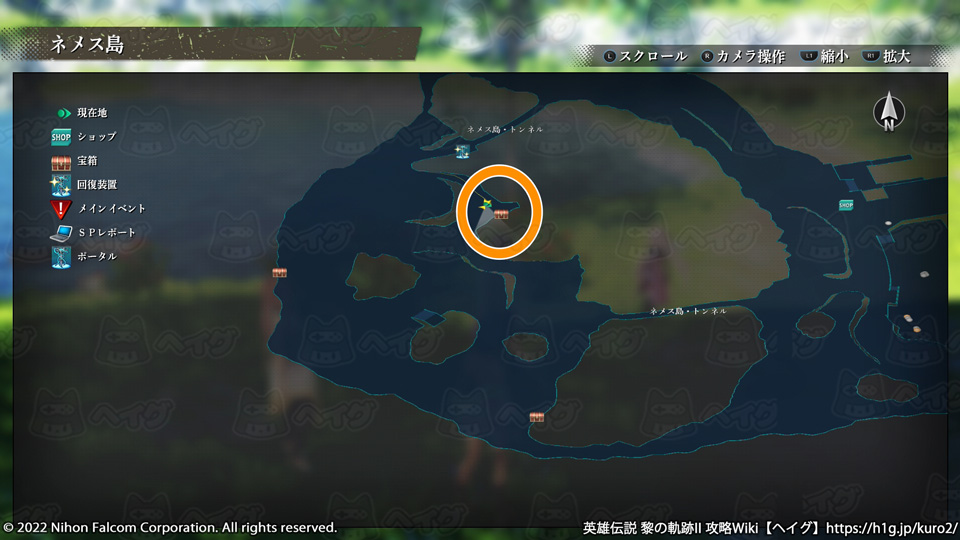Select the recovery device marker on the map

(x=462, y=151)
